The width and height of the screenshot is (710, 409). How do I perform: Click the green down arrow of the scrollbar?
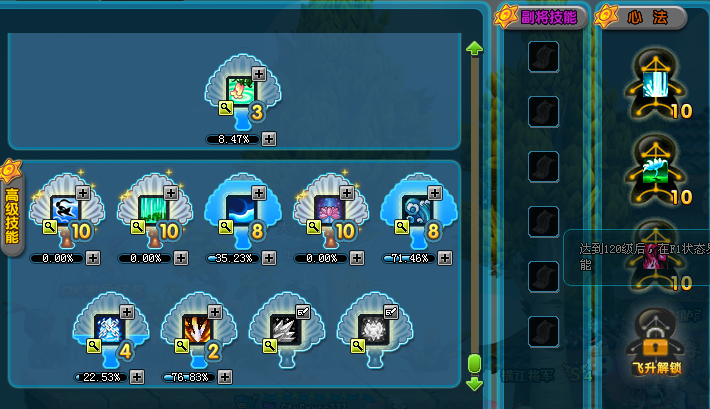click(x=475, y=383)
